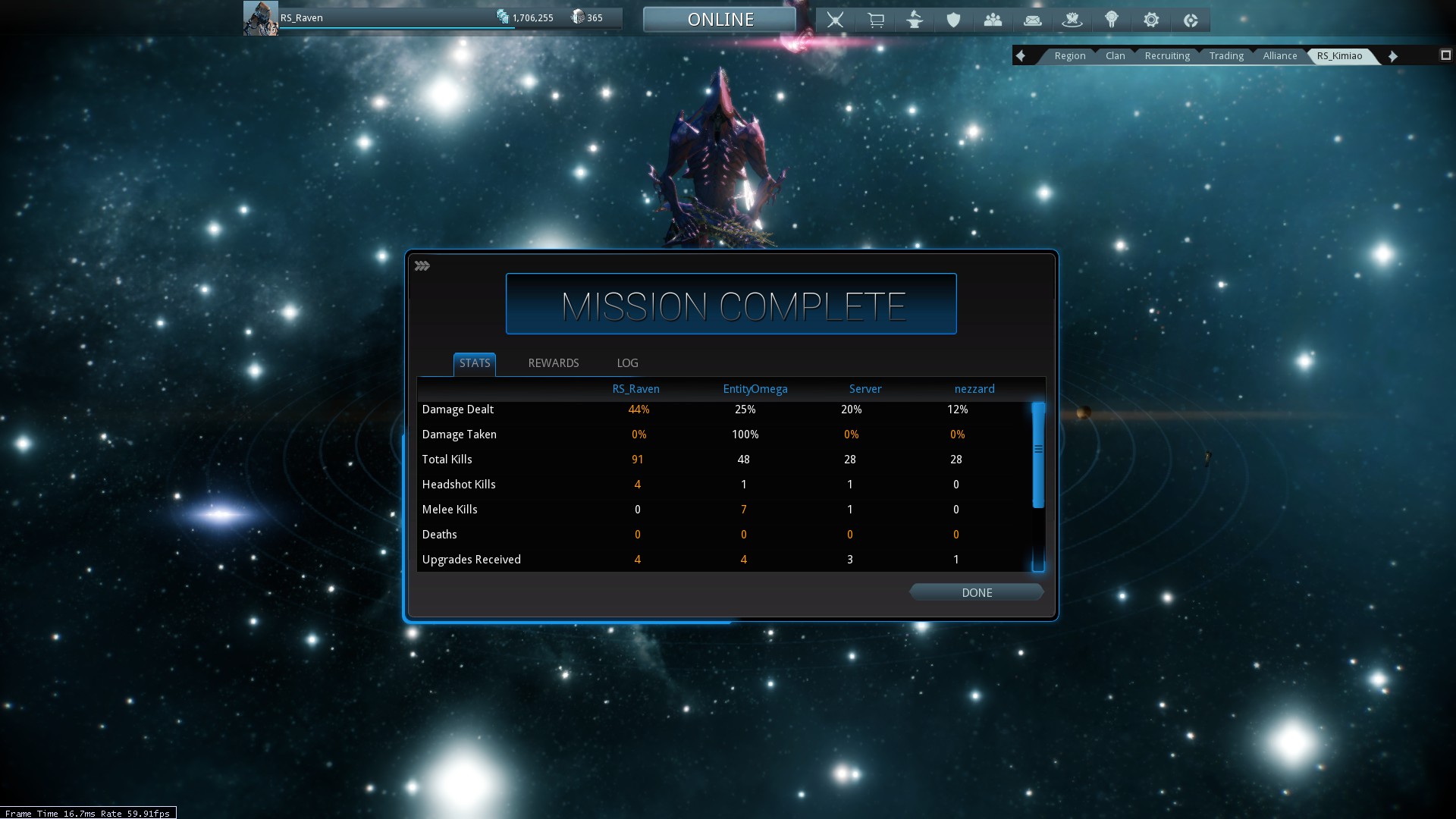Click the ONLINE status button
Image resolution: width=1456 pixels, height=819 pixels.
click(720, 20)
